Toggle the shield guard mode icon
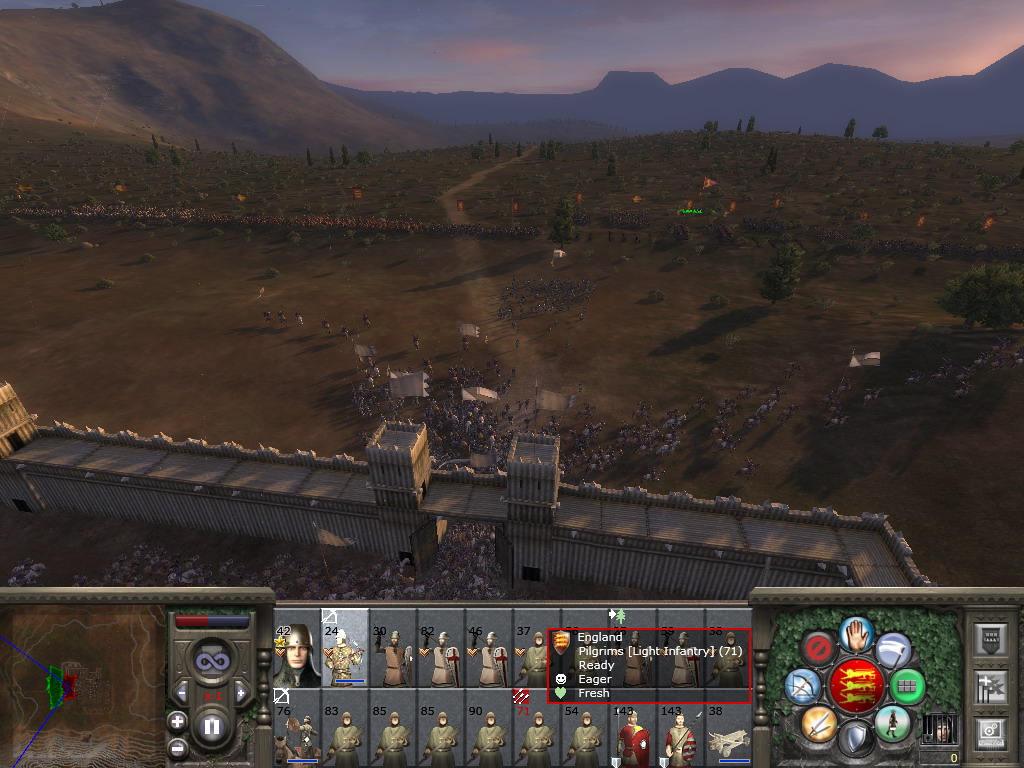 857,739
